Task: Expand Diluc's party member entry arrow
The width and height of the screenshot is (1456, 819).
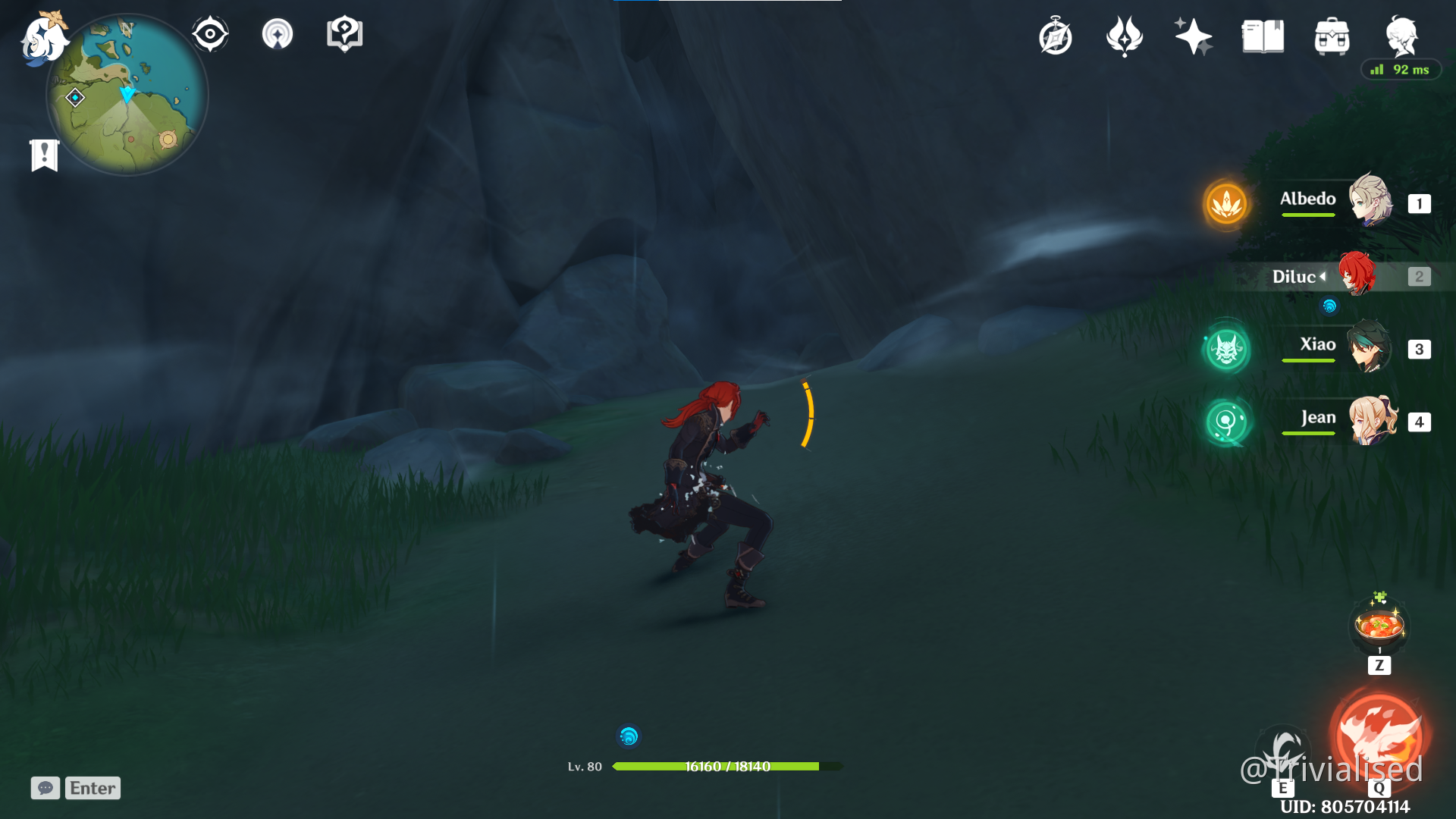Action: pos(1323,277)
